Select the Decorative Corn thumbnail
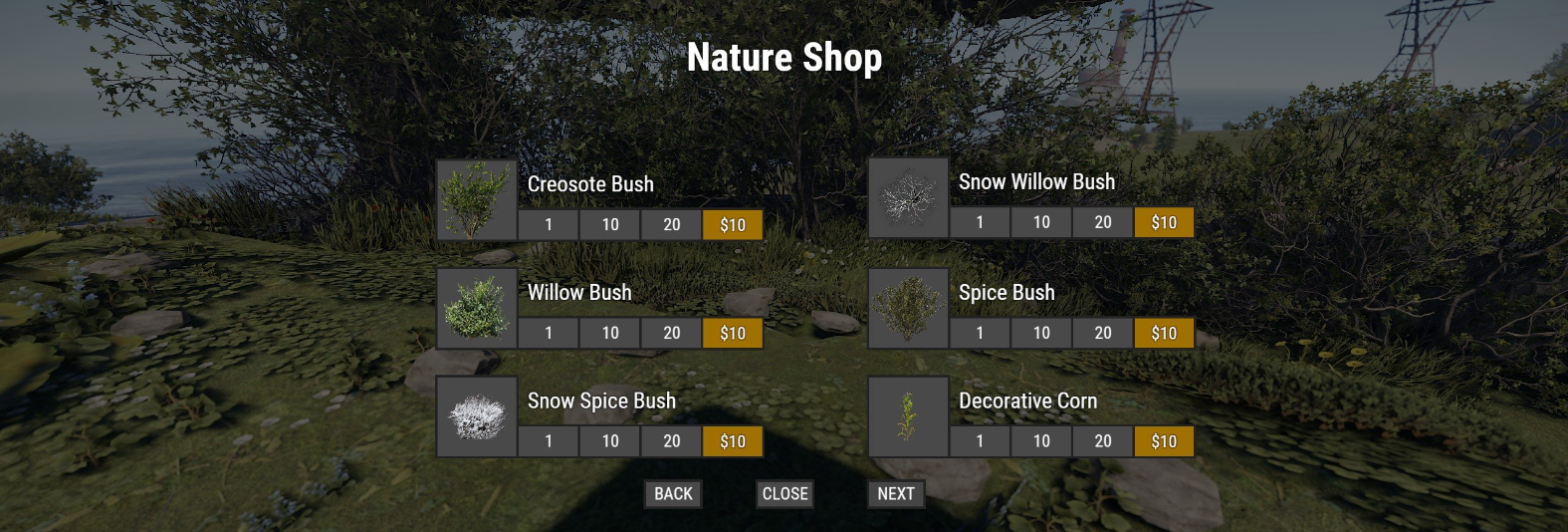1568x532 pixels. pyautogui.click(x=908, y=416)
